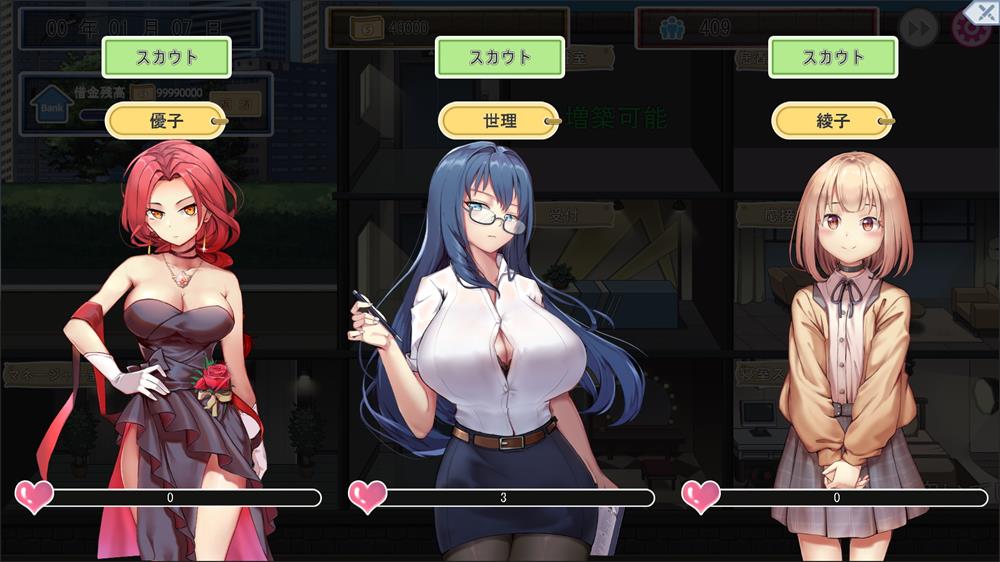Select the 世理 name tag
Image resolution: width=1000 pixels, height=562 pixels.
coord(499,121)
